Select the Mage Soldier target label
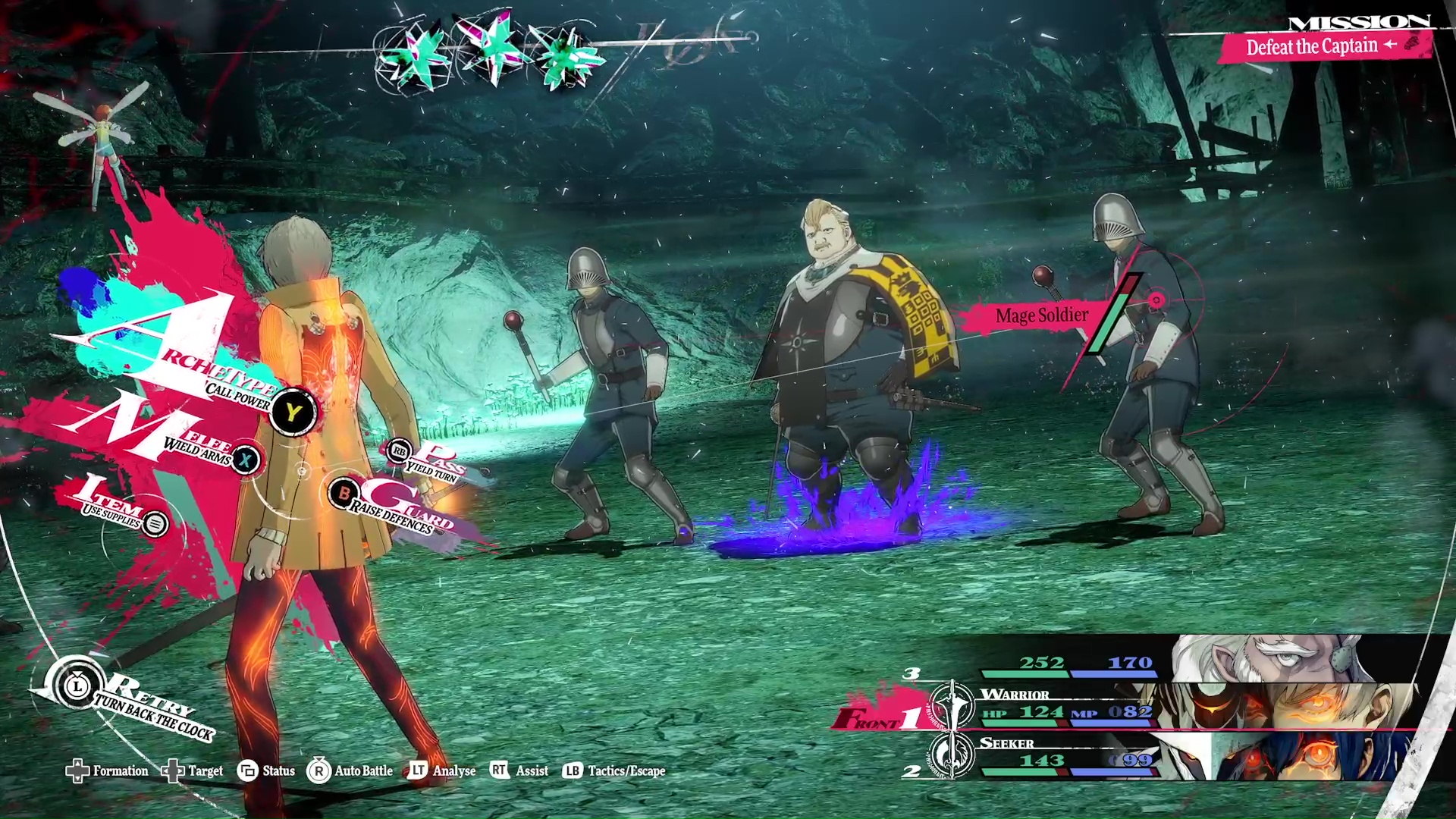The image size is (1456, 819). tap(1041, 315)
